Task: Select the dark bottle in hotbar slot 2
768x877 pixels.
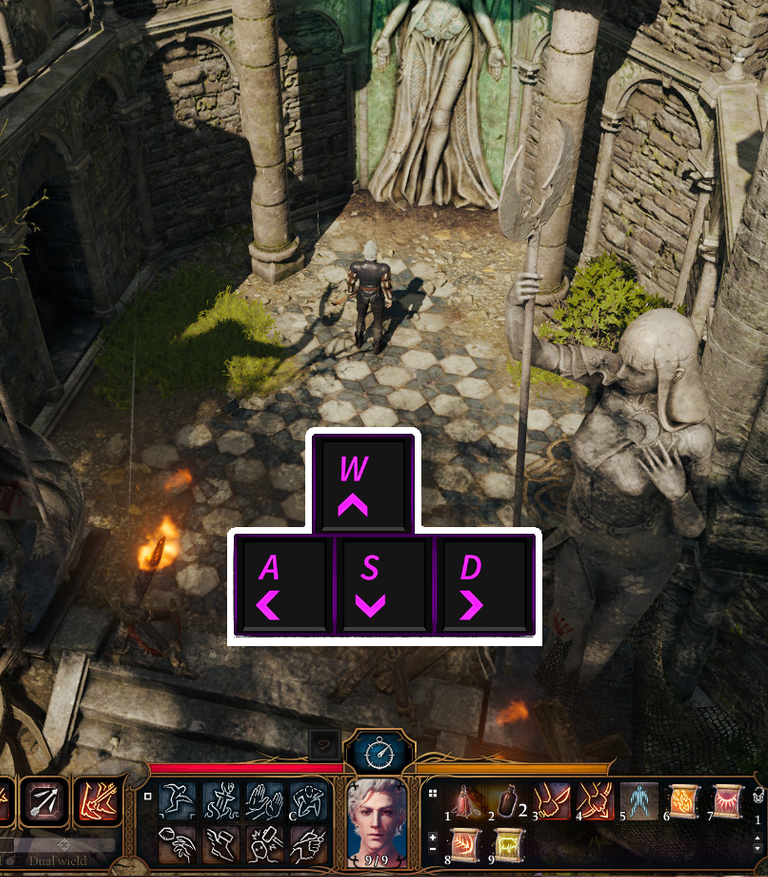Action: (508, 802)
